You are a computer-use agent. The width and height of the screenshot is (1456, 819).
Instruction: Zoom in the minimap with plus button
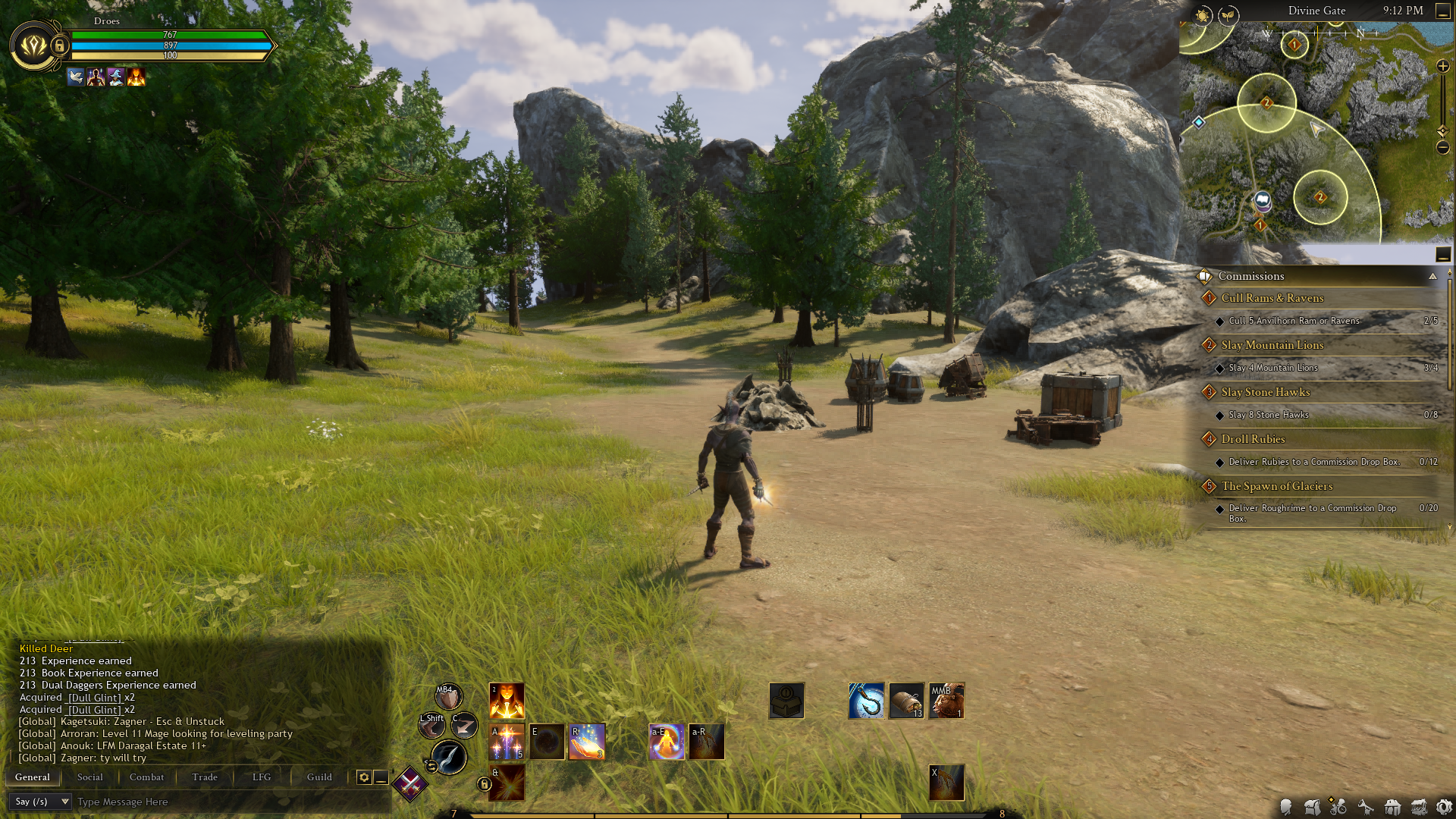[1442, 67]
